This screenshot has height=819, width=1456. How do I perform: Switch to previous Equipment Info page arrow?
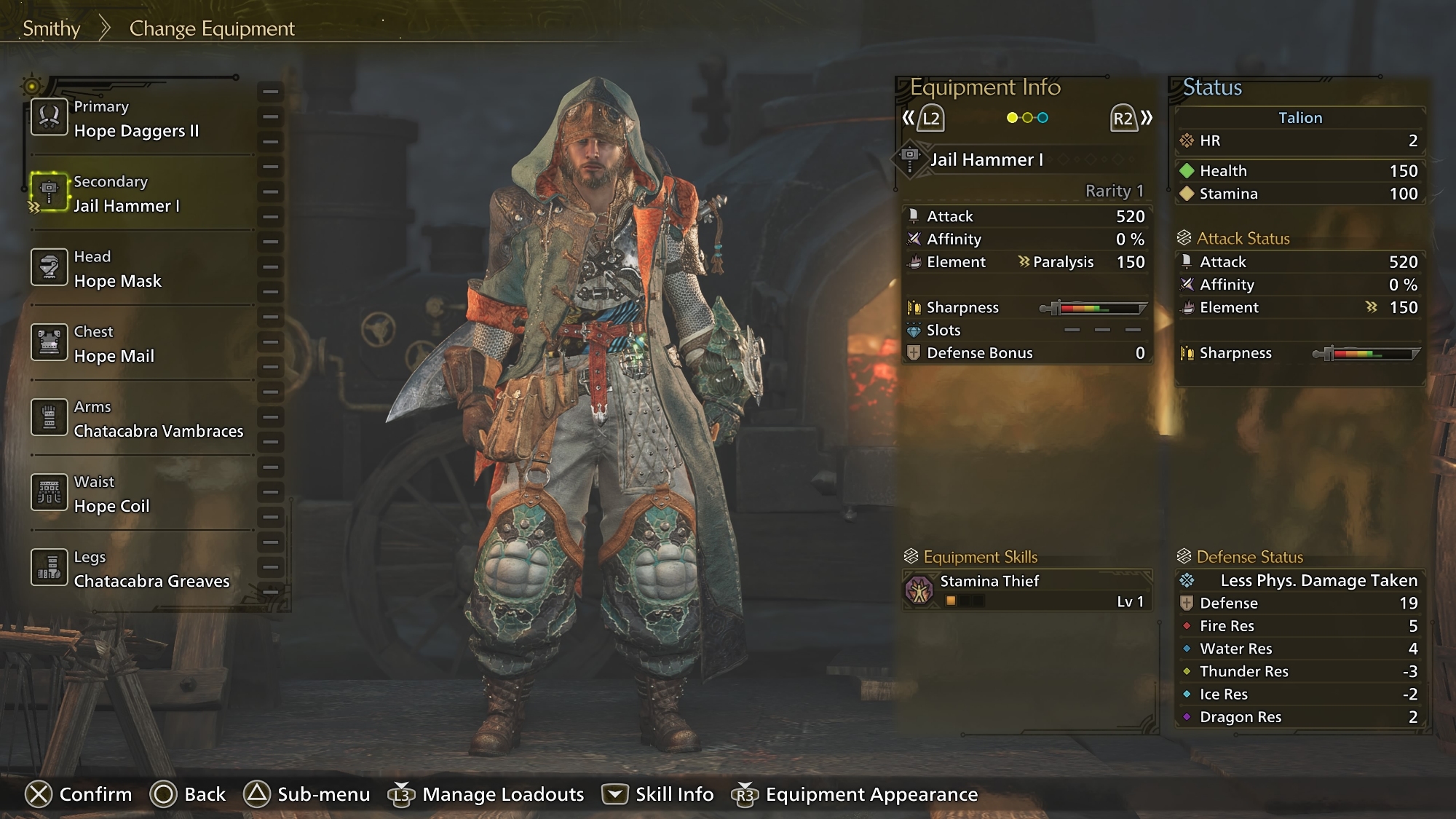pyautogui.click(x=923, y=118)
